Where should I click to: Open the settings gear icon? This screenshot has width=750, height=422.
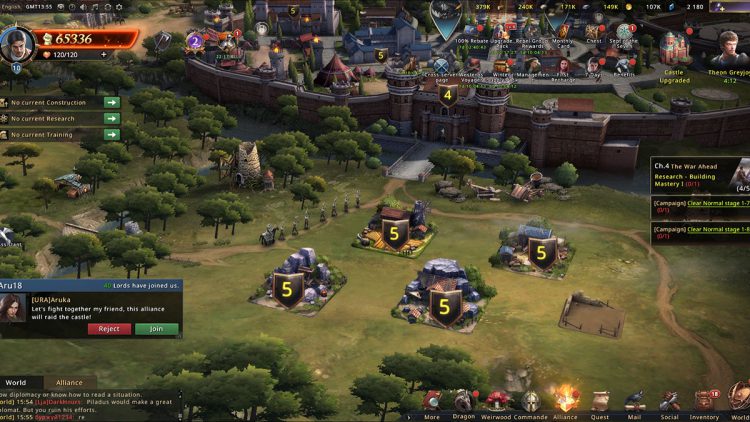click(118, 6)
